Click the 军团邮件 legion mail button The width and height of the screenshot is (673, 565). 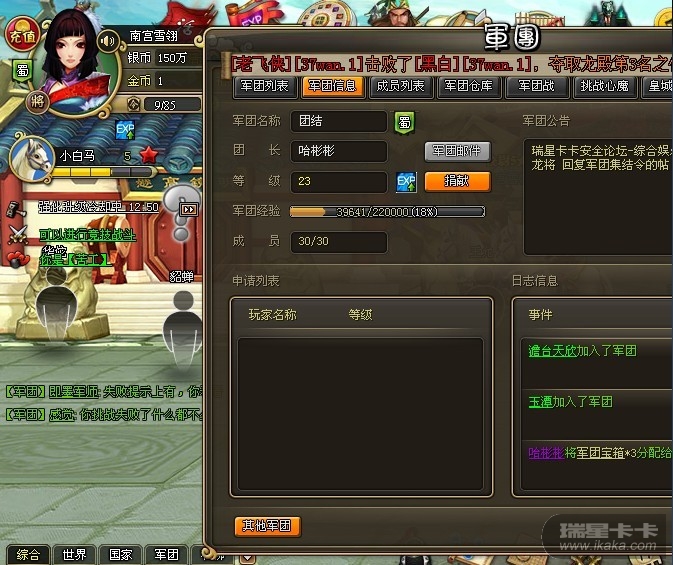[x=457, y=151]
